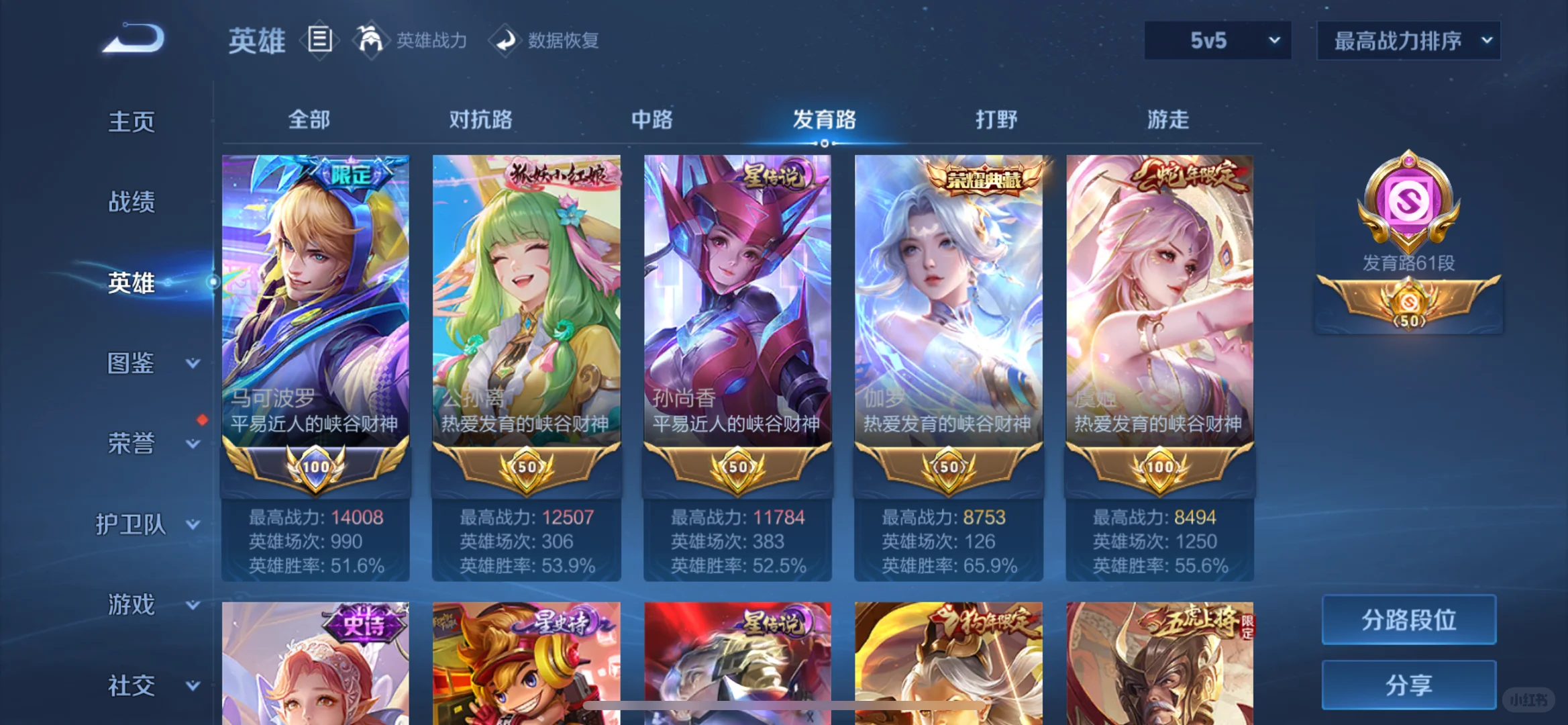Image resolution: width=1568 pixels, height=725 pixels.
Task: Click the 数据恢复 restore icon
Action: point(505,40)
